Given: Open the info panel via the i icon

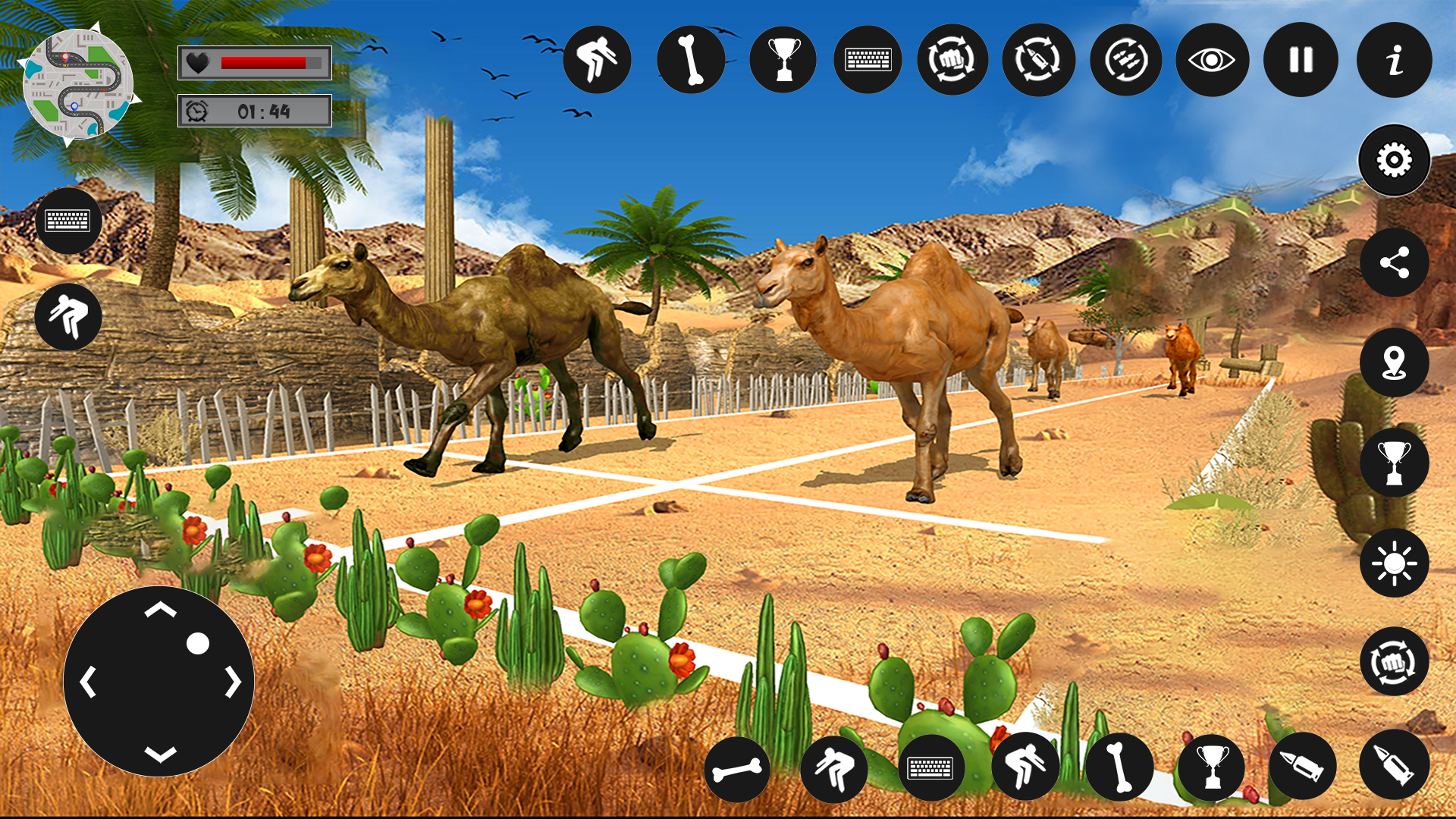Looking at the screenshot, I should (1394, 61).
